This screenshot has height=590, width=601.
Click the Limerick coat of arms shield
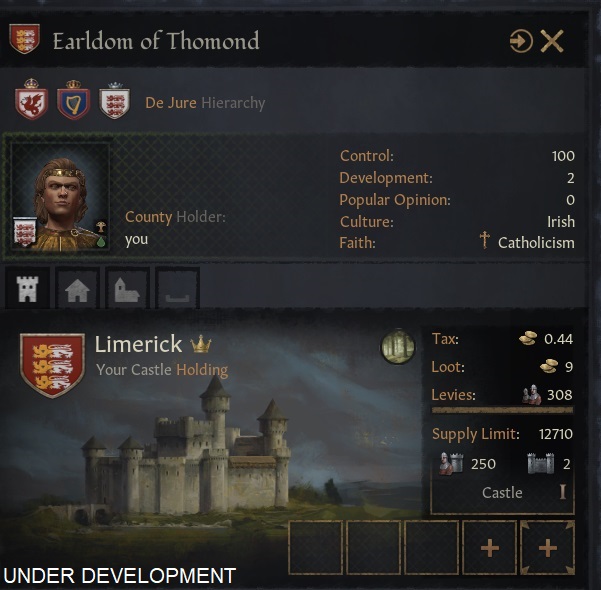coord(51,364)
